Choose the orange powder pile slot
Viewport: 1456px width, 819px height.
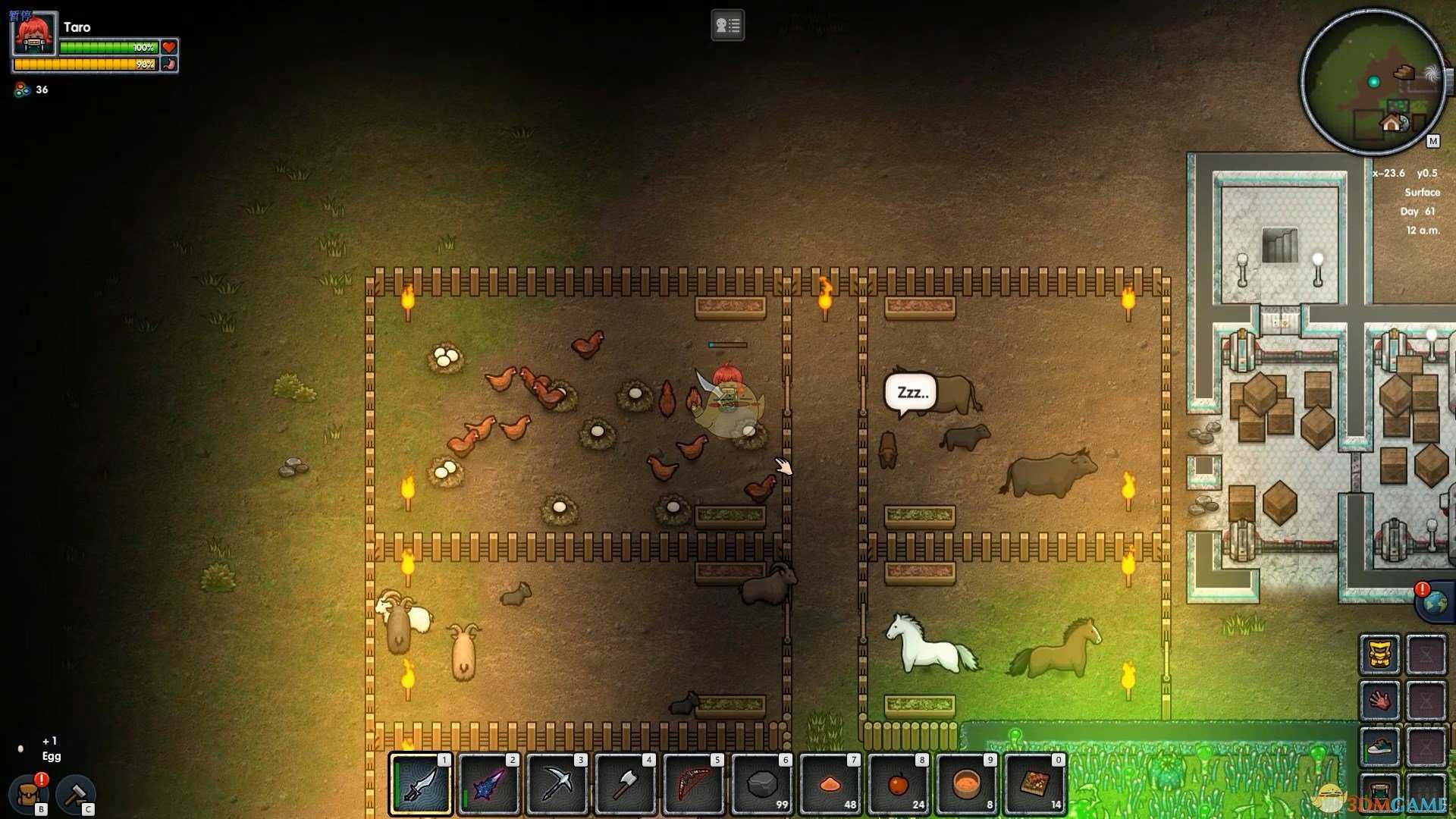tap(830, 784)
